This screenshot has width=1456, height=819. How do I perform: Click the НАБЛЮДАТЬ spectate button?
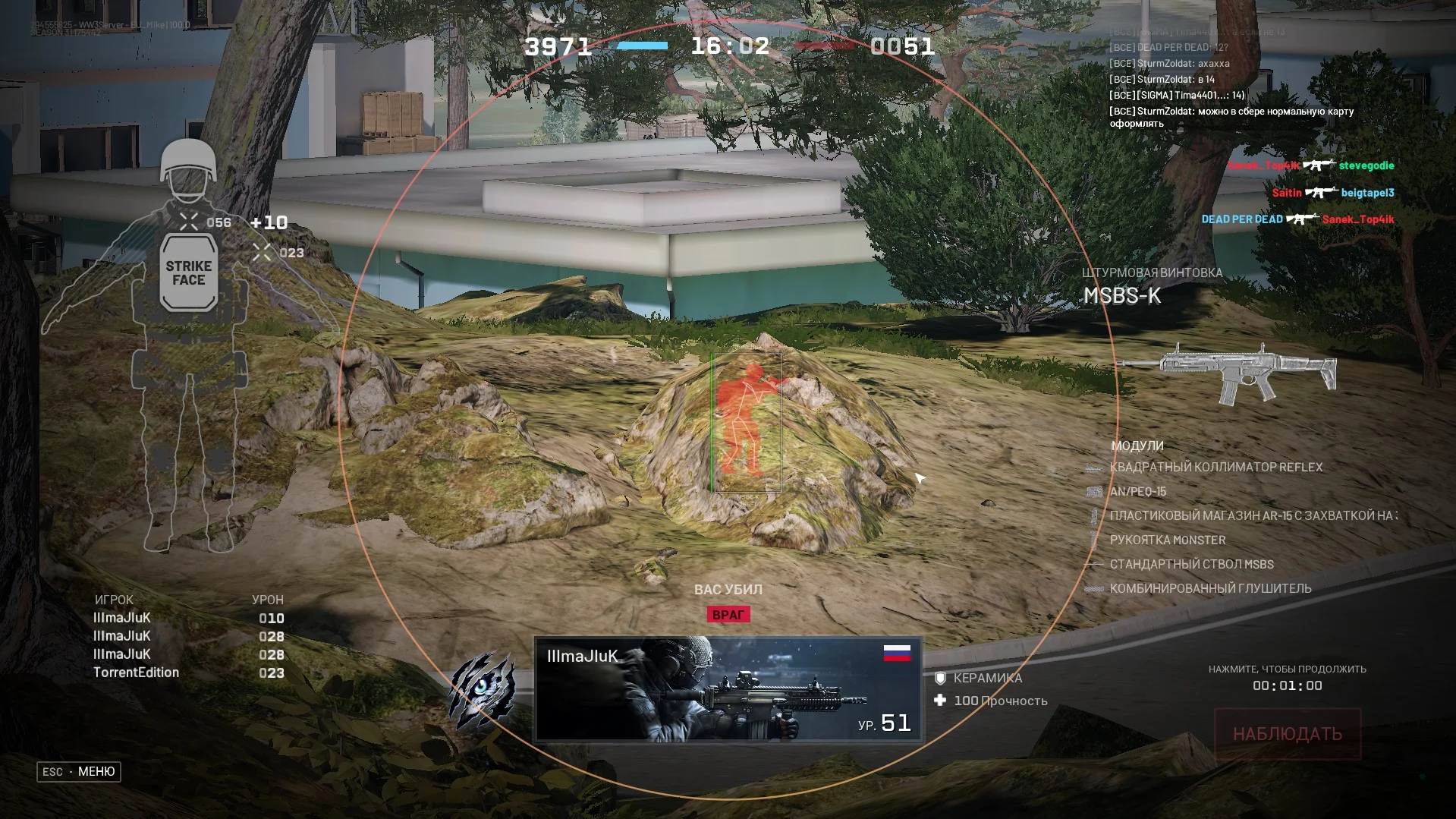1287,734
